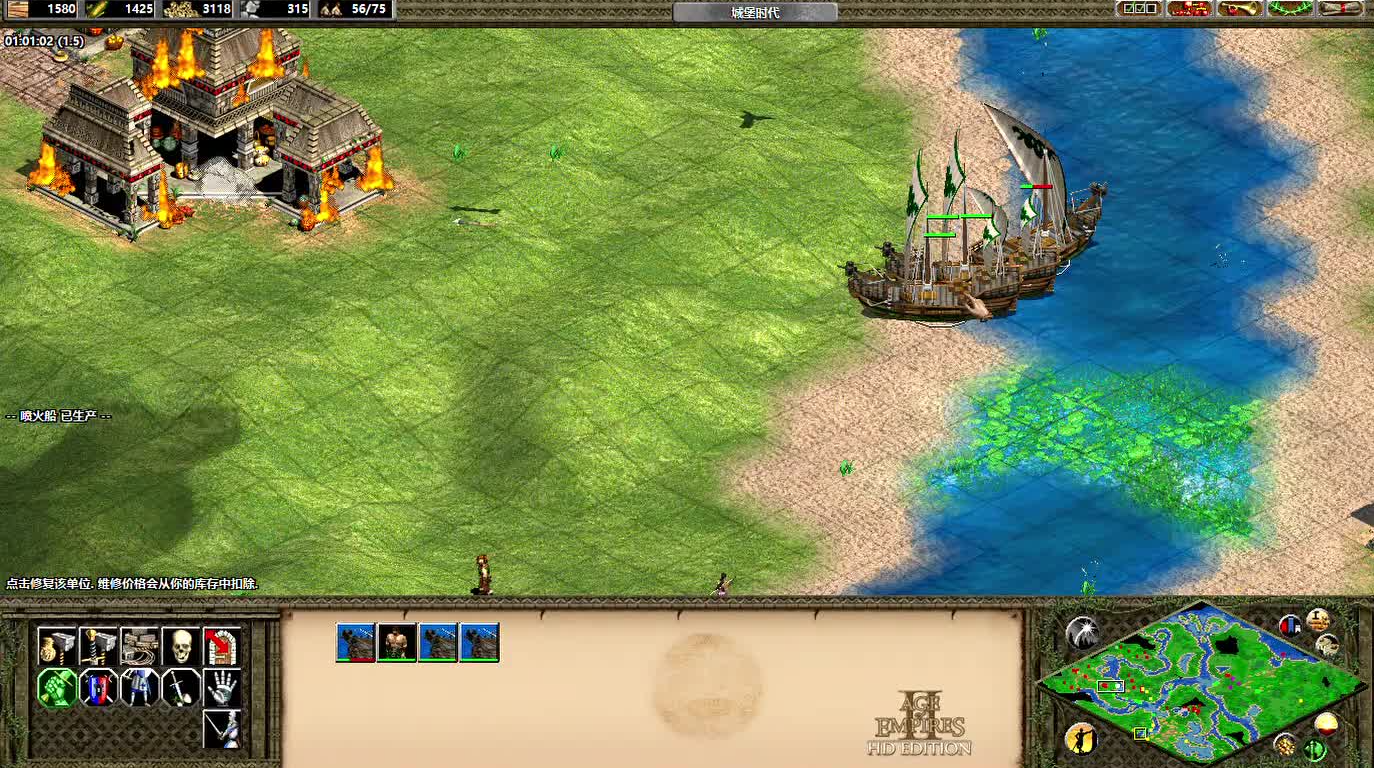The height and width of the screenshot is (768, 1374).
Task: Activate the gauntlet hand stop command
Action: (x=221, y=688)
